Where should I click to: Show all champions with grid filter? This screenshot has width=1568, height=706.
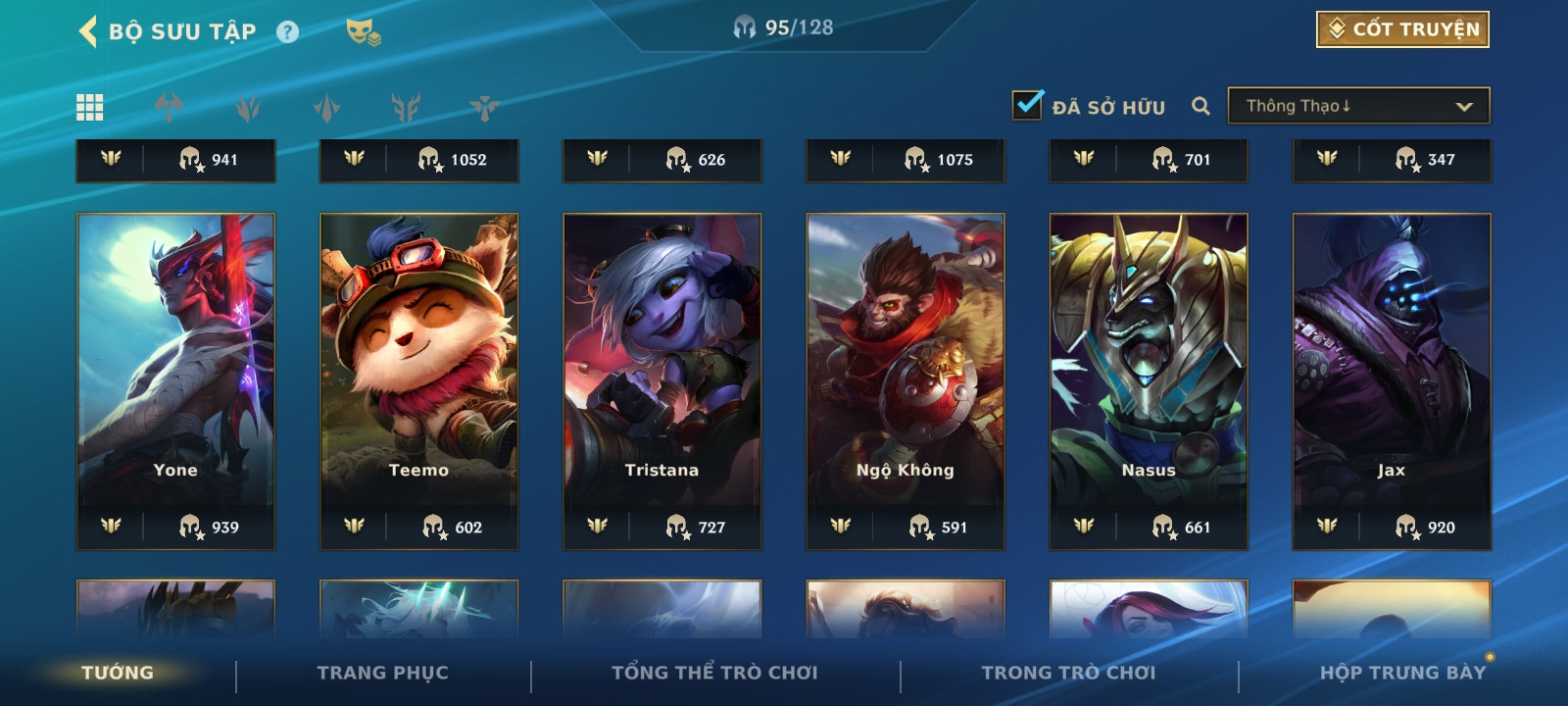(x=90, y=107)
